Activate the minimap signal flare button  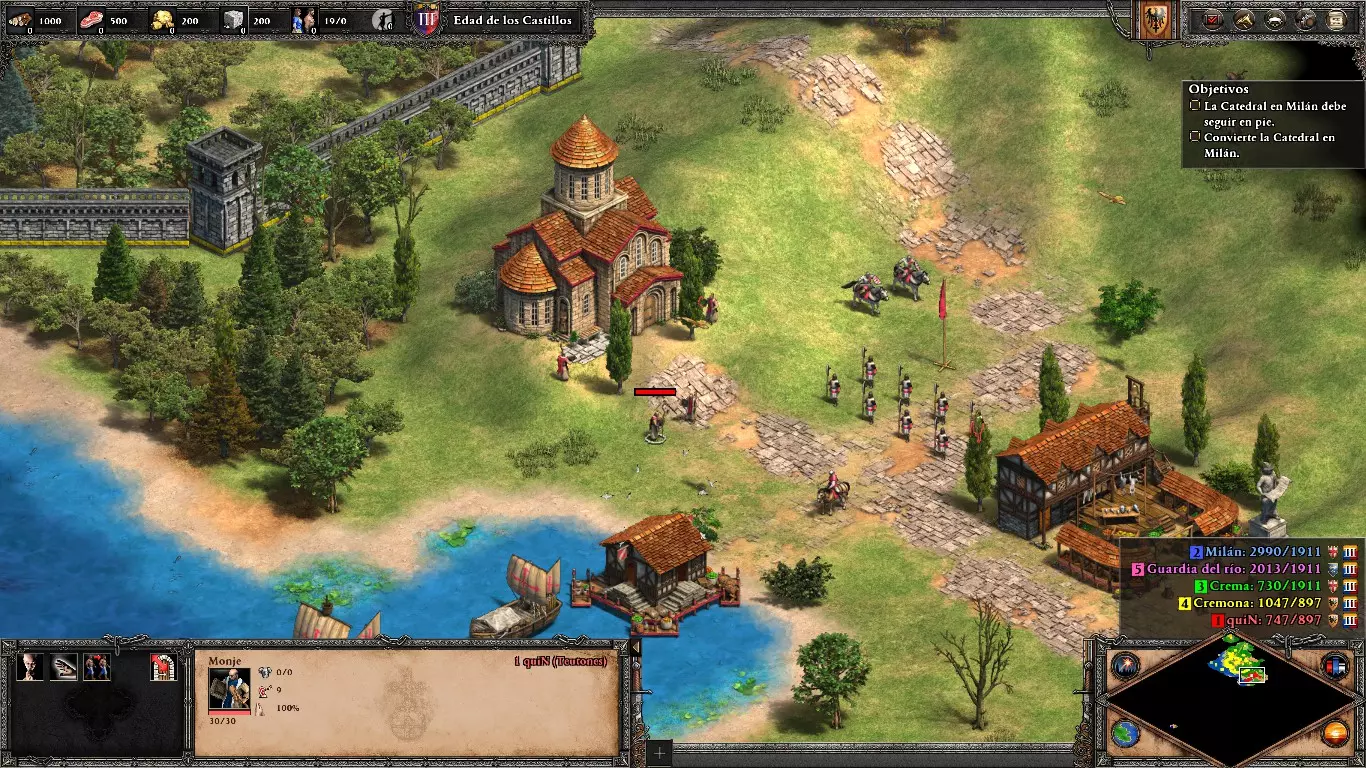tap(1126, 665)
